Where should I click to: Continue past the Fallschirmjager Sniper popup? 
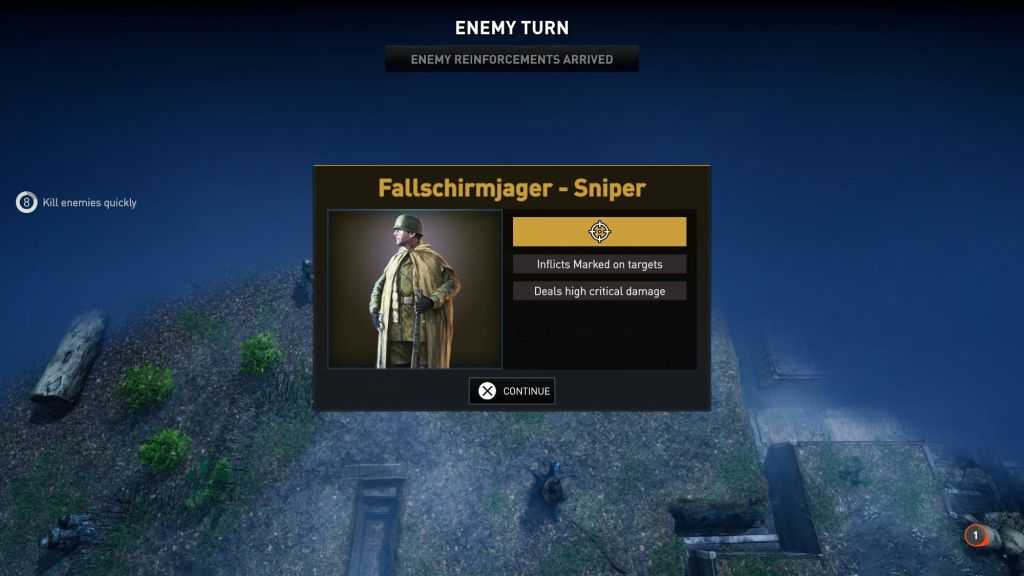pos(512,391)
